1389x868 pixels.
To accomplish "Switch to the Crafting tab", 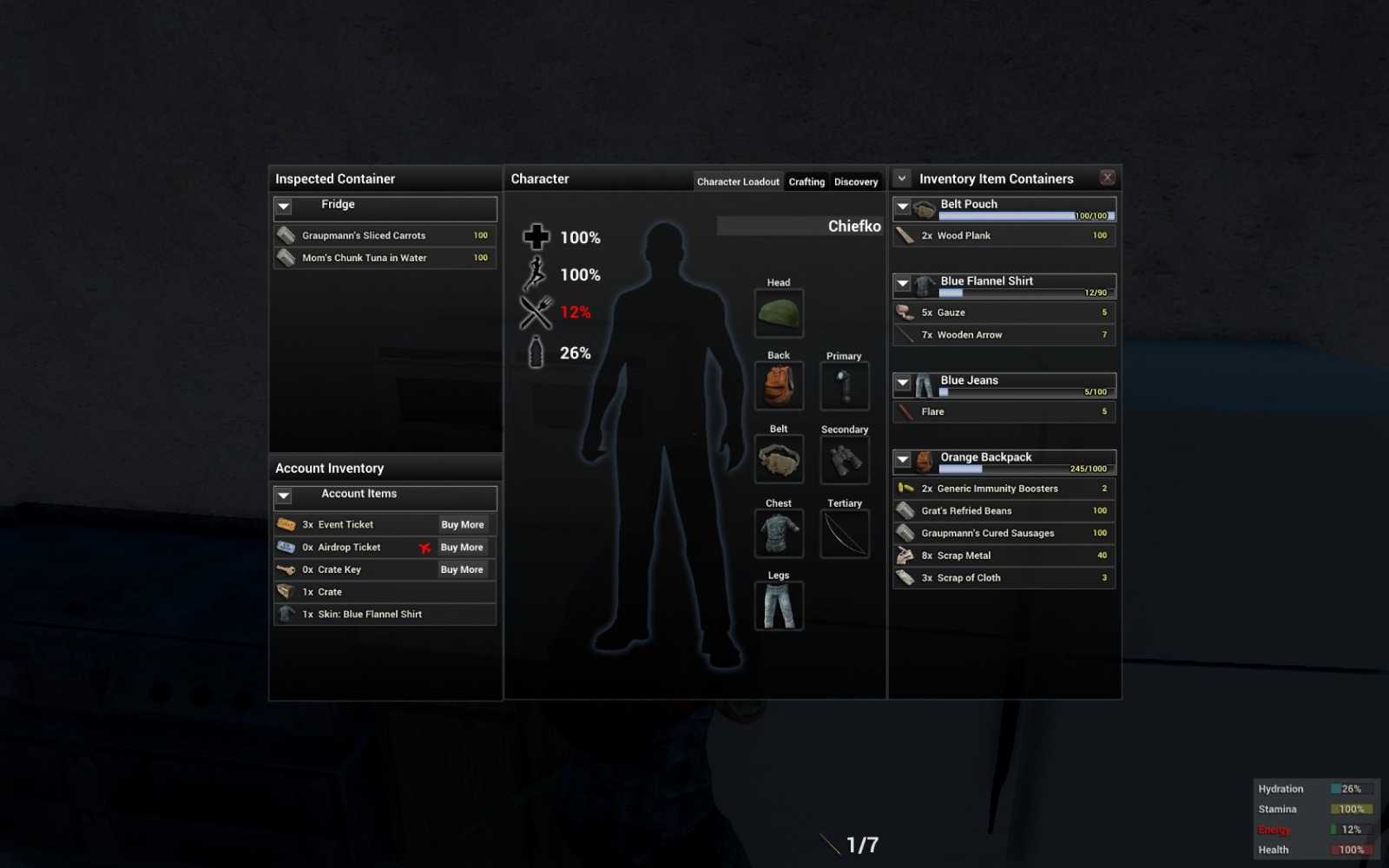I will (x=806, y=181).
